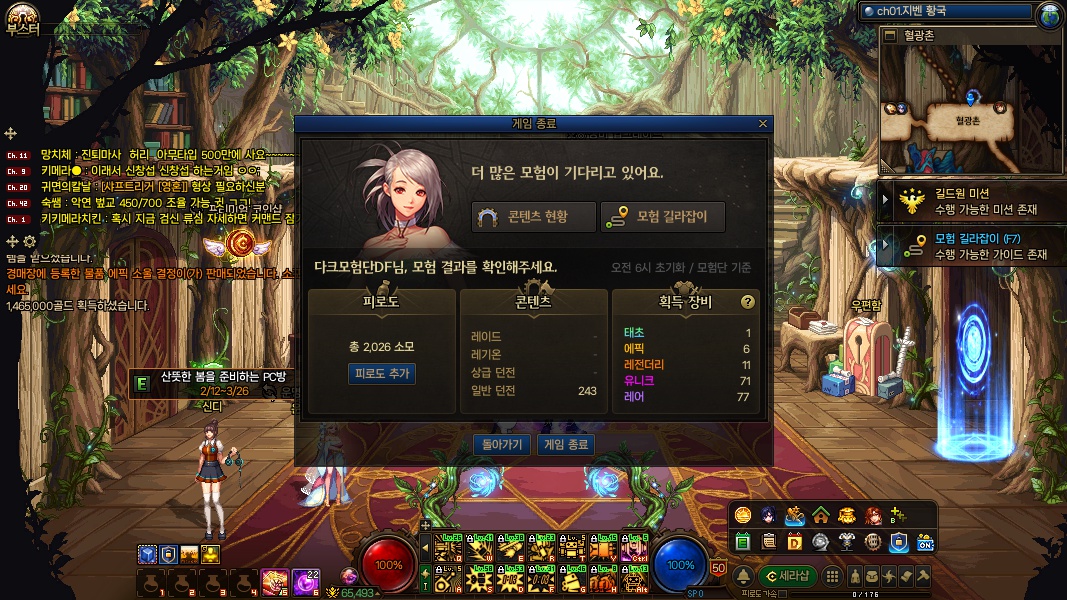Show help via the question mark by 획득 장비
Viewport: 1067px width, 600px height.
(746, 301)
